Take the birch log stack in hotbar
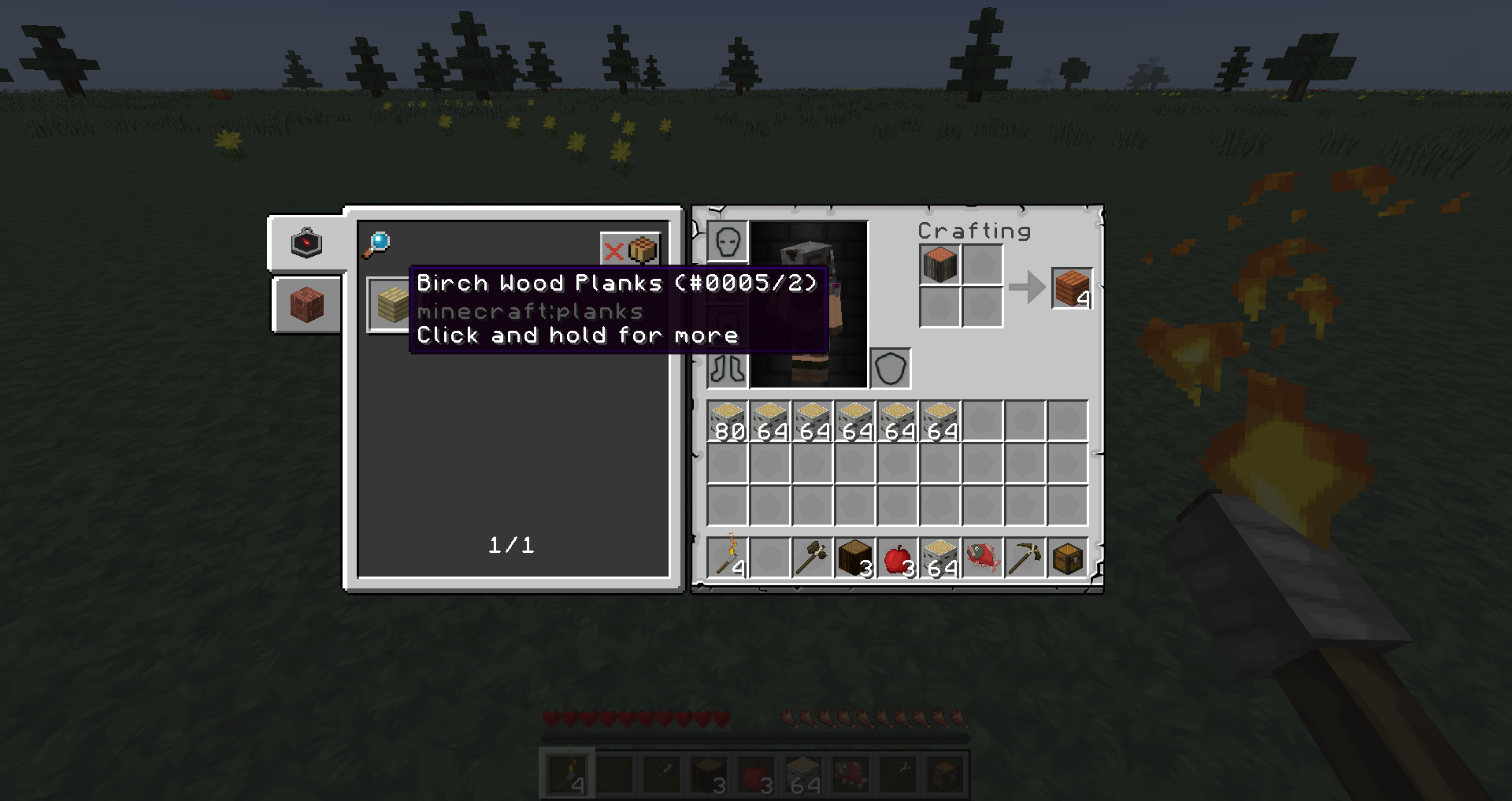This screenshot has height=801, width=1512. 939,558
